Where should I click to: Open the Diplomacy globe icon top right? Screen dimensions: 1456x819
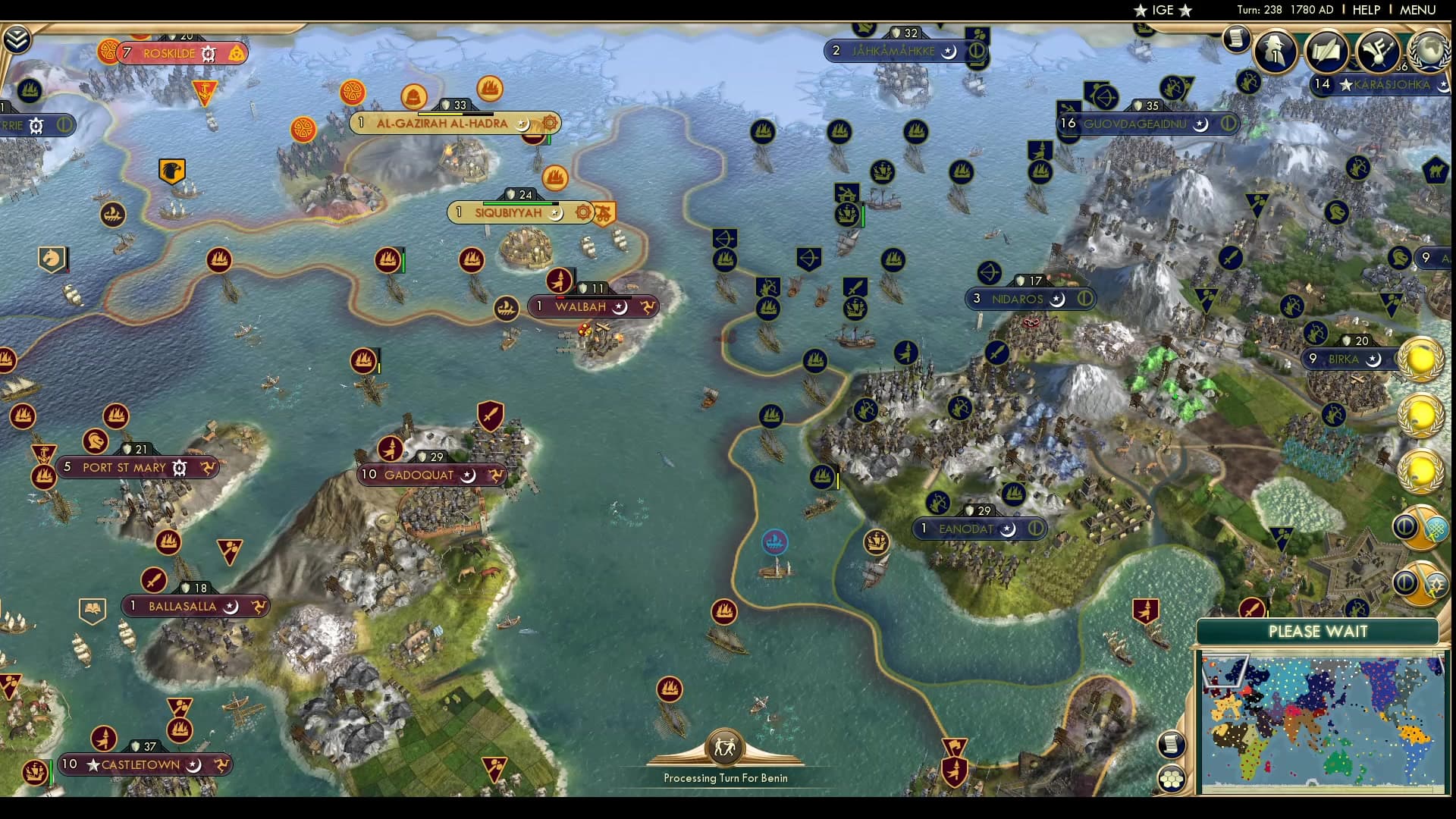[1430, 52]
